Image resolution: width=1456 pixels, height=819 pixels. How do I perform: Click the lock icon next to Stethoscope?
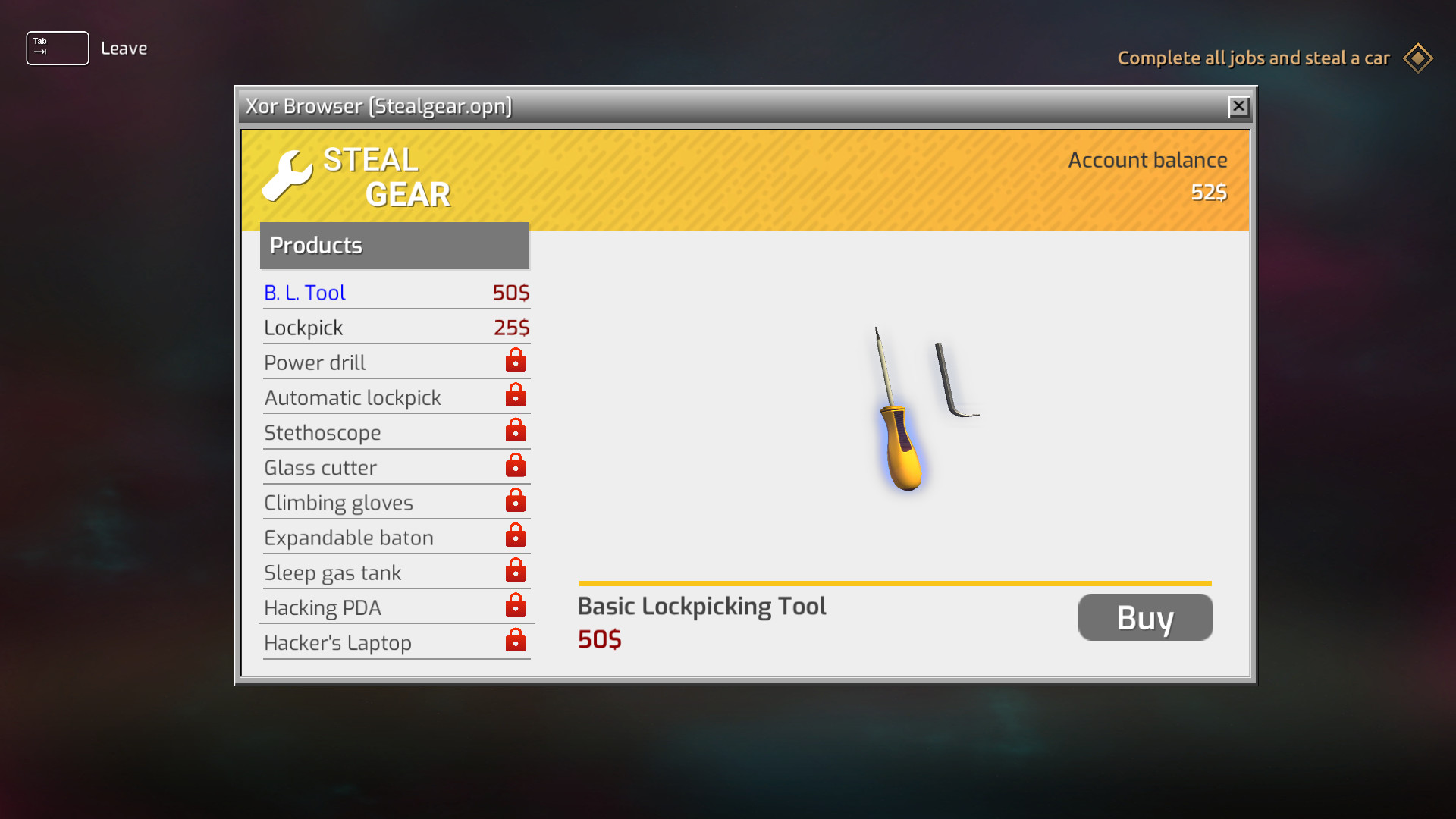[515, 431]
